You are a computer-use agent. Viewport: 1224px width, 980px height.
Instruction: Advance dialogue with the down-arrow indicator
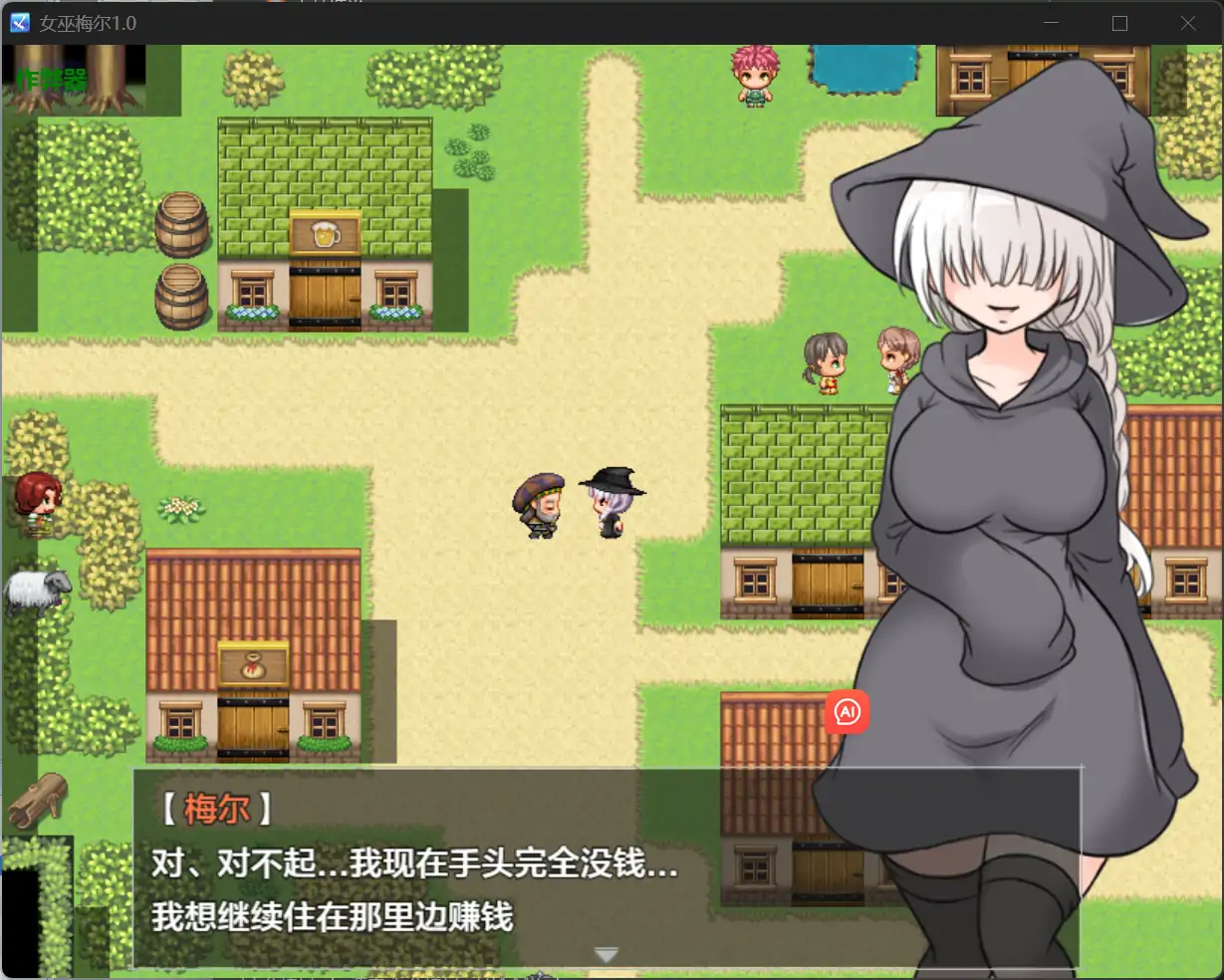(x=606, y=955)
